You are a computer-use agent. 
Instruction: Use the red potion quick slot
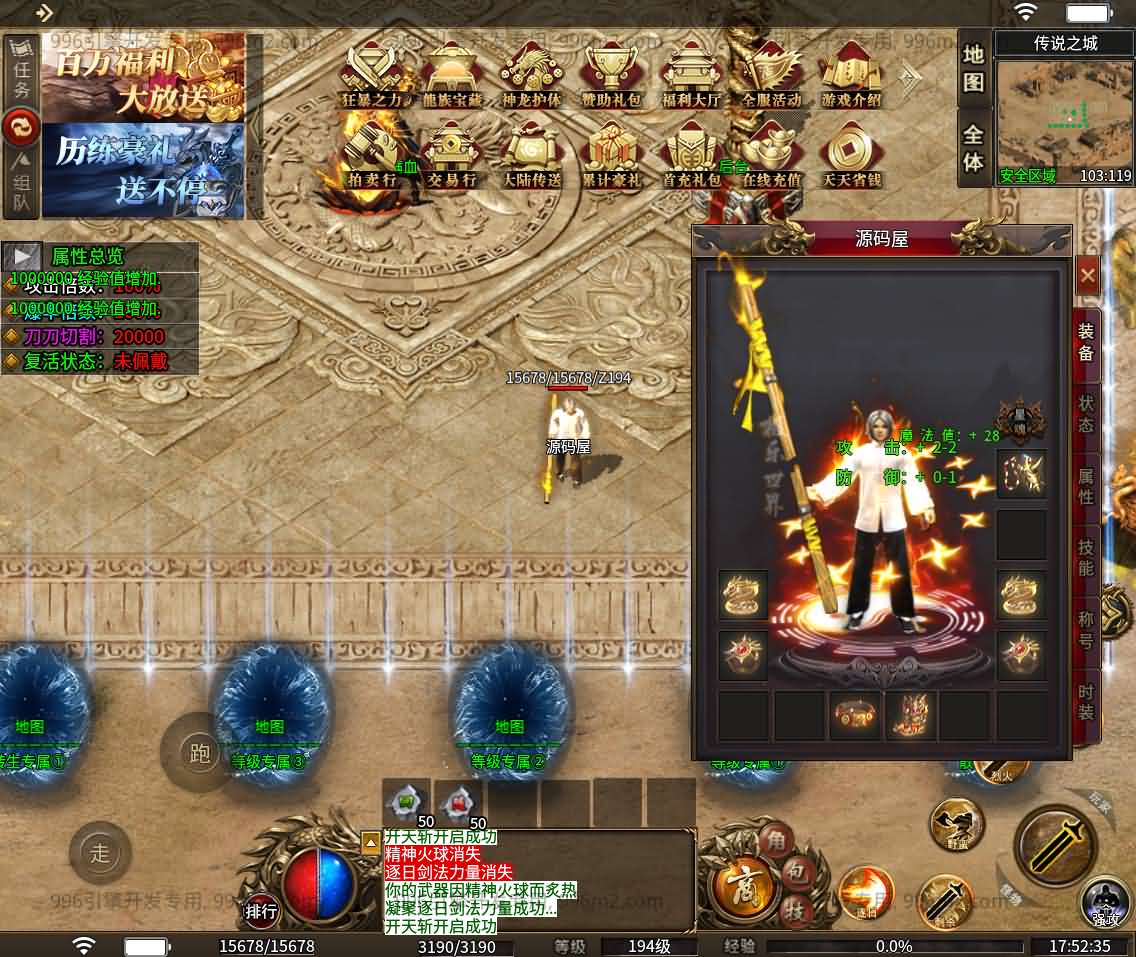point(459,802)
